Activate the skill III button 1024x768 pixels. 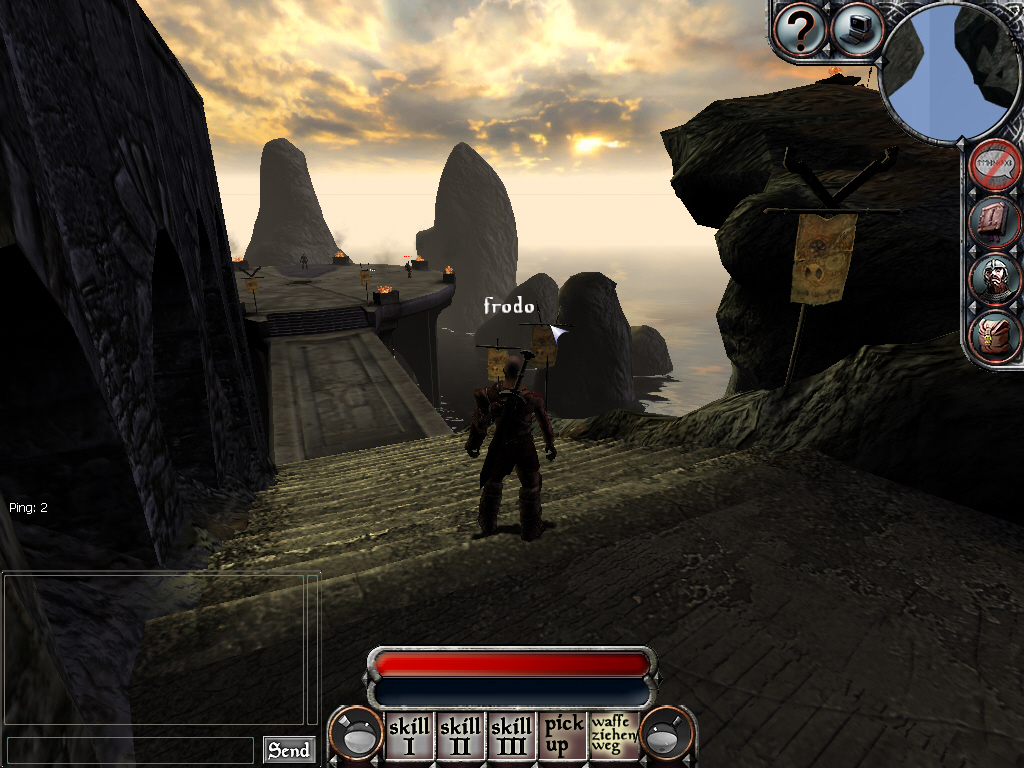click(512, 736)
